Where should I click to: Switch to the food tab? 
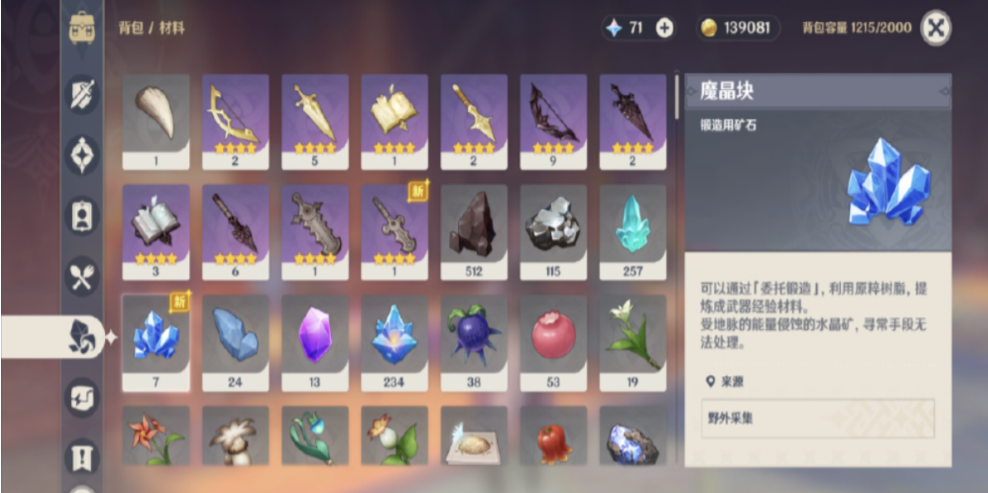82,276
